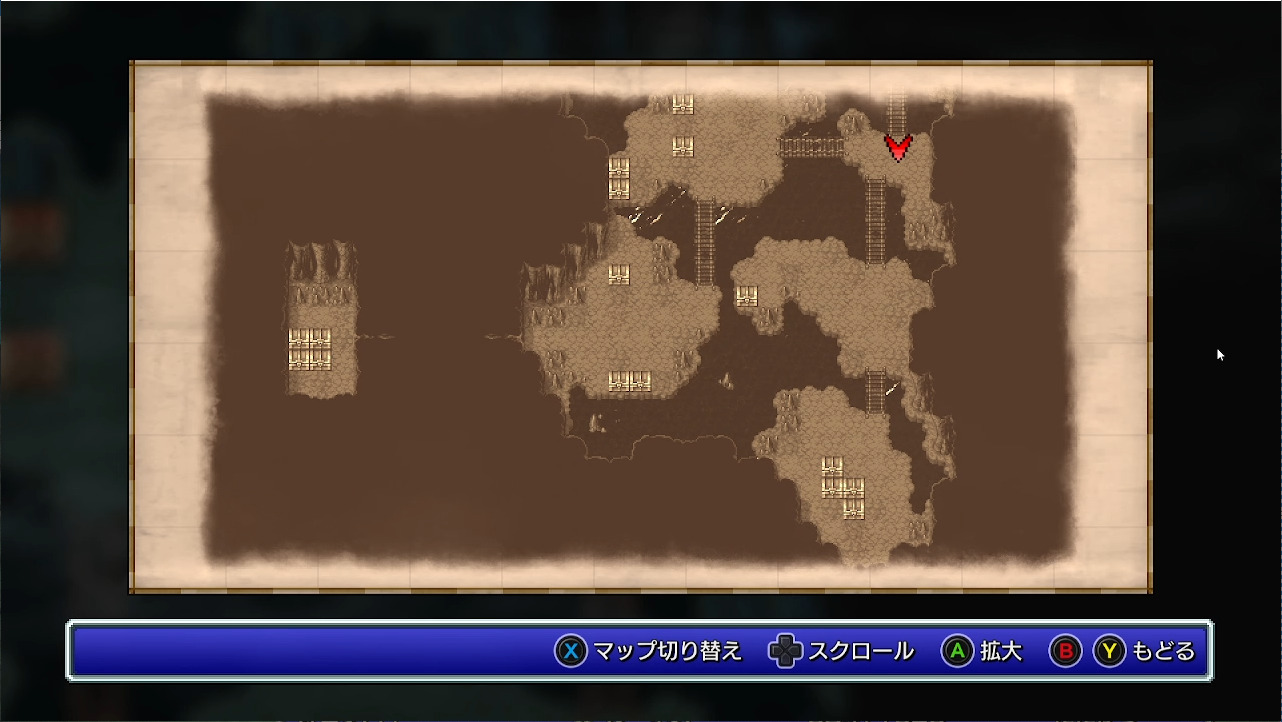This screenshot has height=722, width=1282.
Task: Click the rope bridge west of the red marker
Action: click(810, 146)
